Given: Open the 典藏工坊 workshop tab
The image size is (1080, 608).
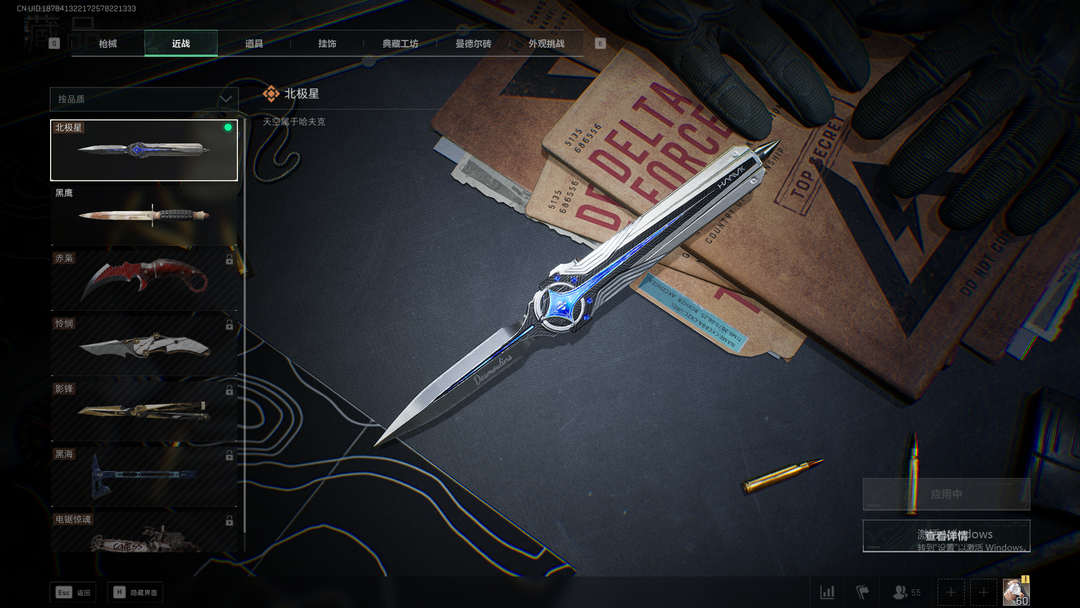Looking at the screenshot, I should tap(400, 44).
